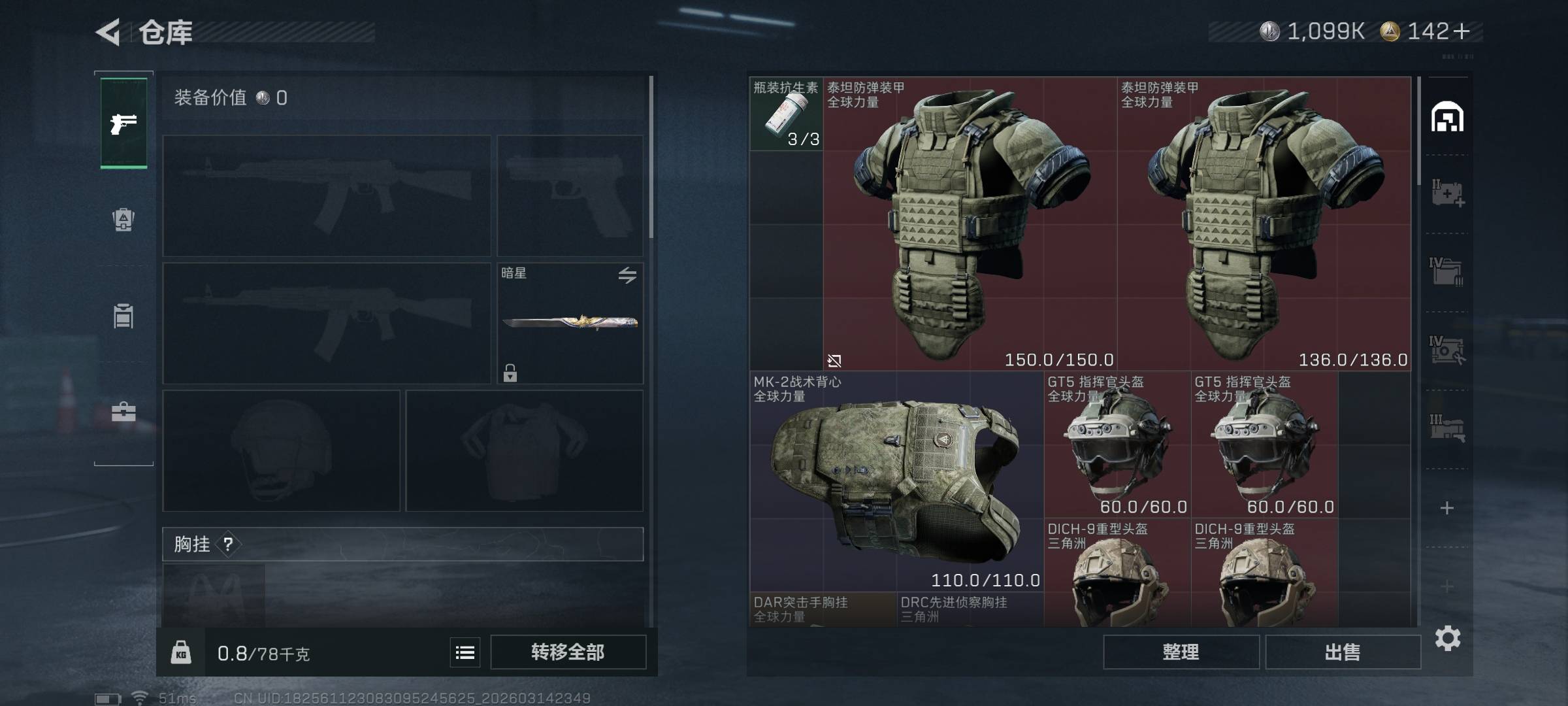Add a new storage box with plus

pyautogui.click(x=1447, y=508)
